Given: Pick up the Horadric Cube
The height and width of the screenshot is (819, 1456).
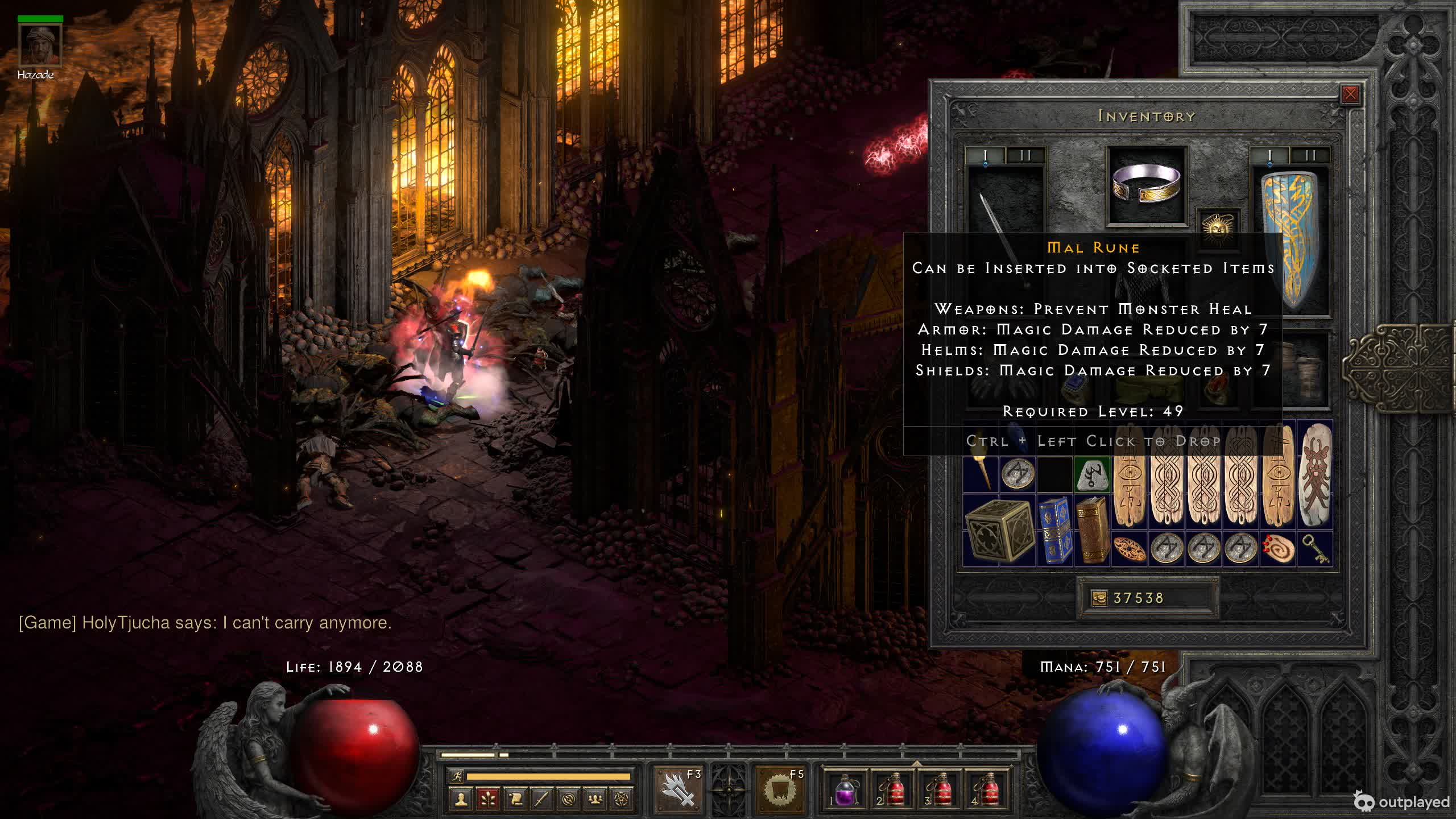Looking at the screenshot, I should (x=999, y=530).
